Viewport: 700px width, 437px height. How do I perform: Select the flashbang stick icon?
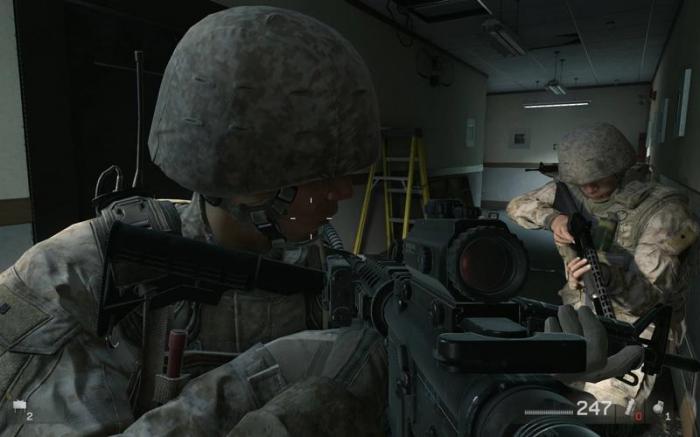pyautogui.click(x=630, y=406)
